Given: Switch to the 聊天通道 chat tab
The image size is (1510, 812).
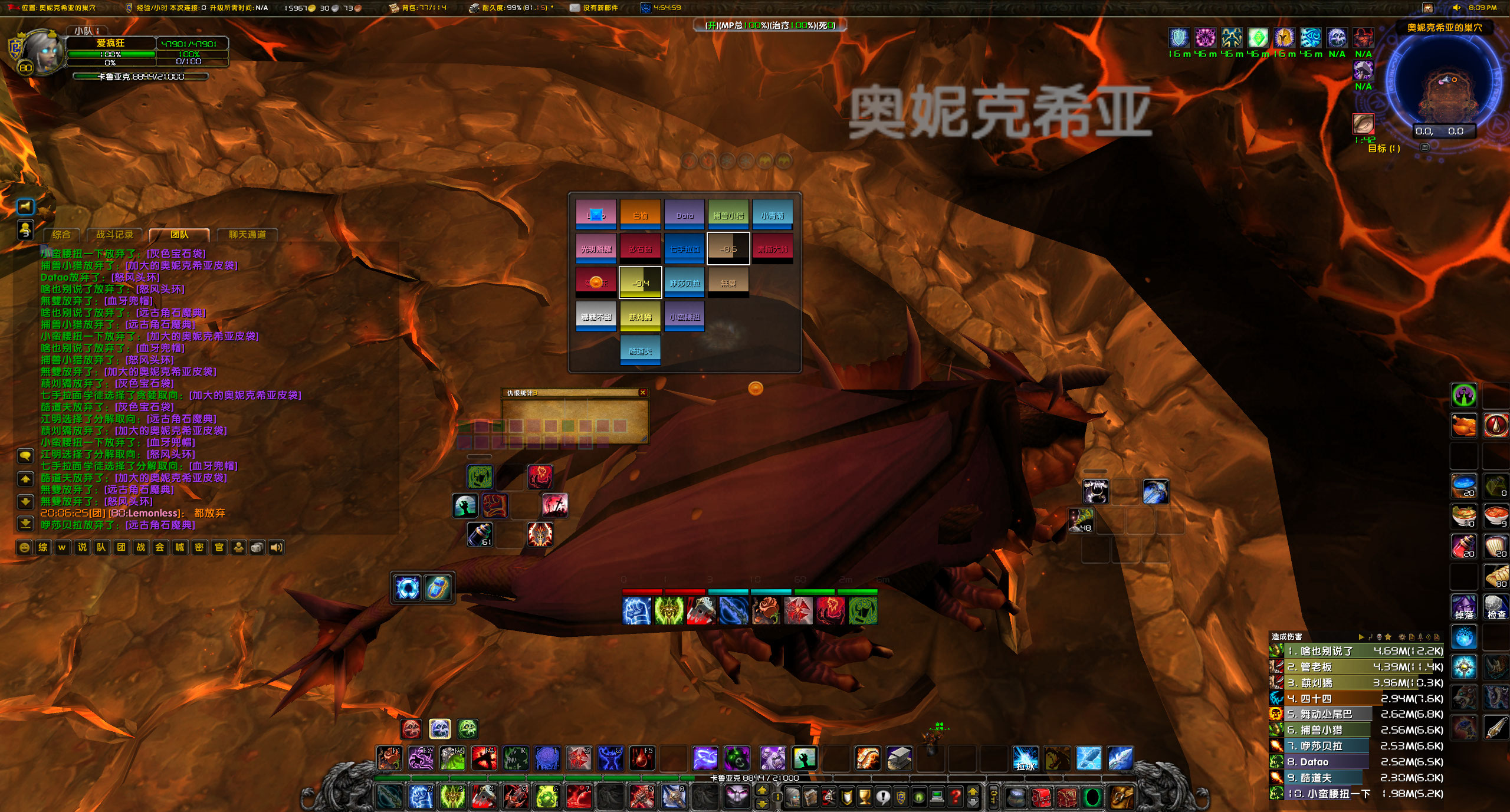Looking at the screenshot, I should click(248, 235).
